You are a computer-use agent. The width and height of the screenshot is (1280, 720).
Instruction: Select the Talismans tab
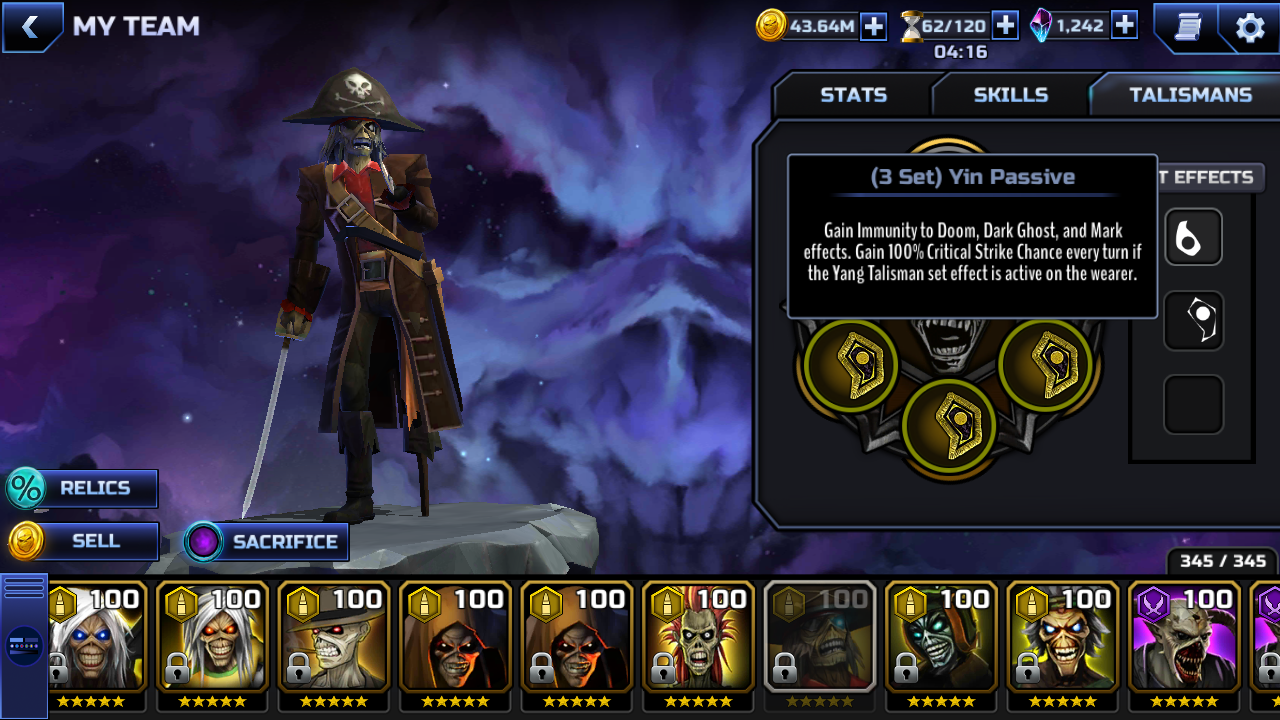[x=1190, y=95]
